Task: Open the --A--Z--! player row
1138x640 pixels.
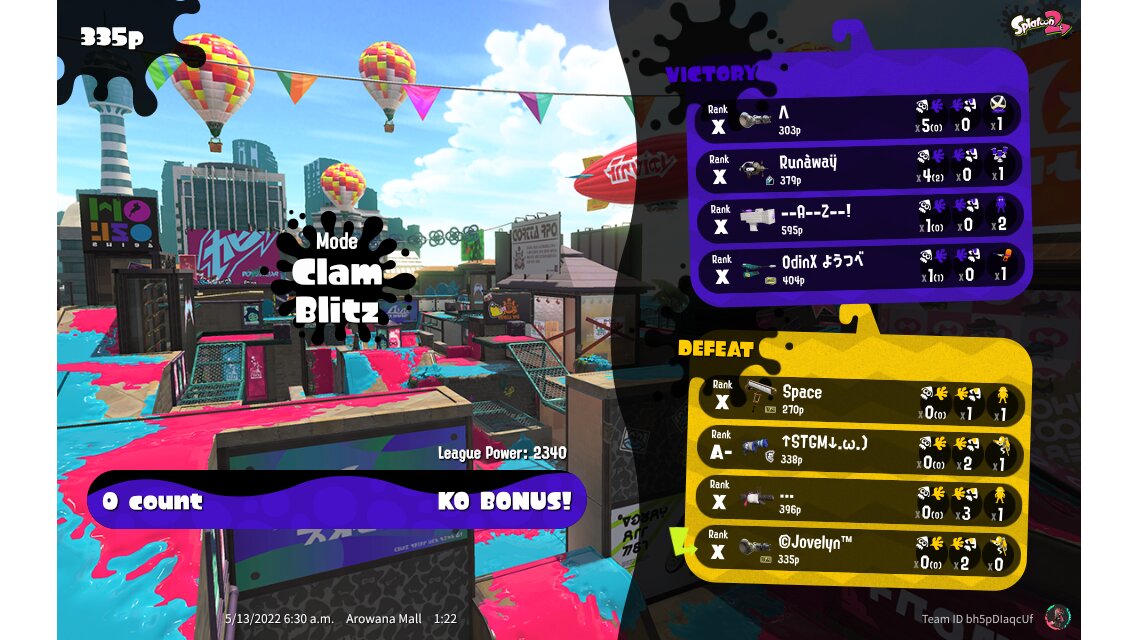Action: tap(858, 220)
